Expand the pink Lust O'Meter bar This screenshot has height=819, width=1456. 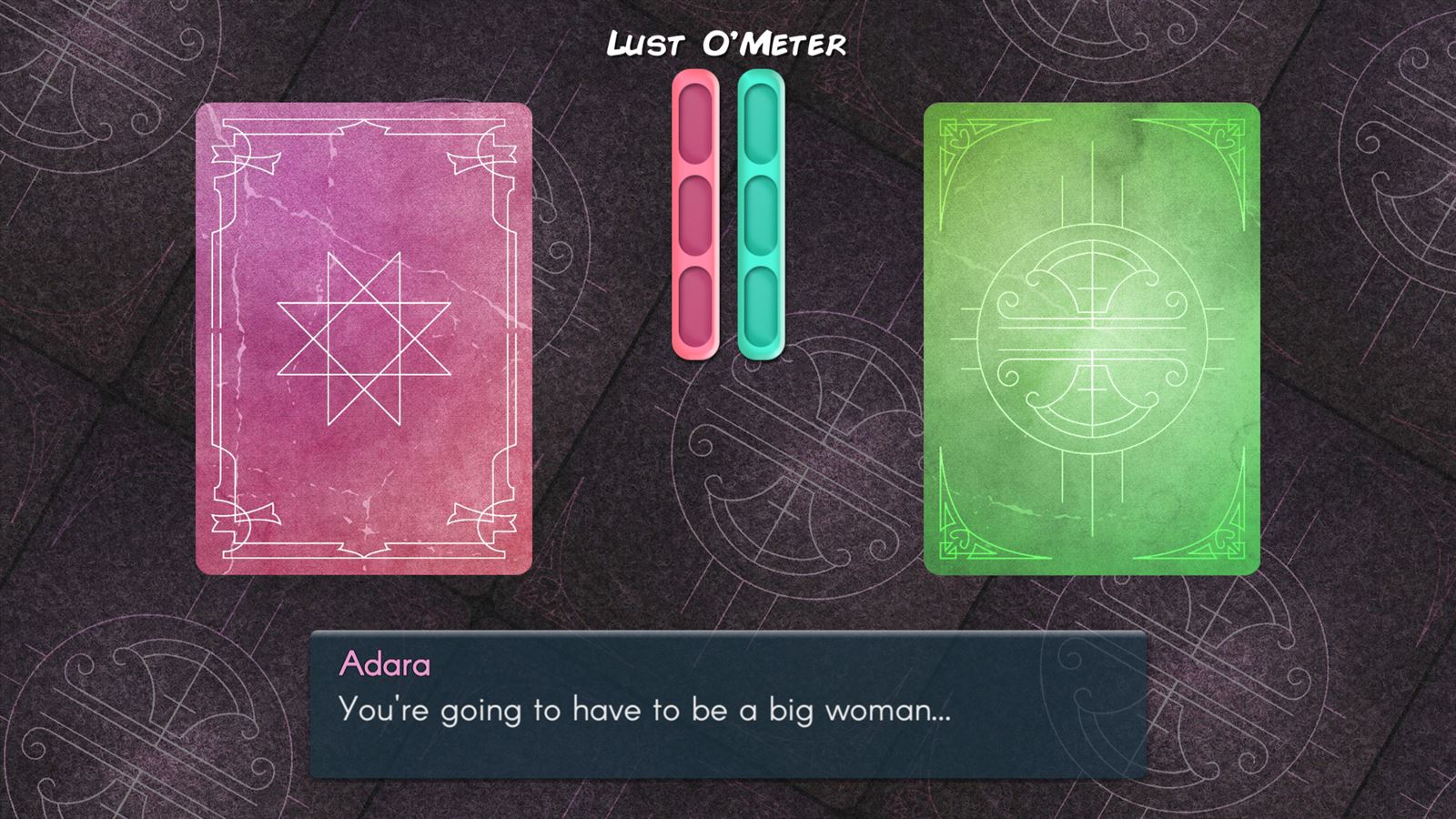[693, 214]
